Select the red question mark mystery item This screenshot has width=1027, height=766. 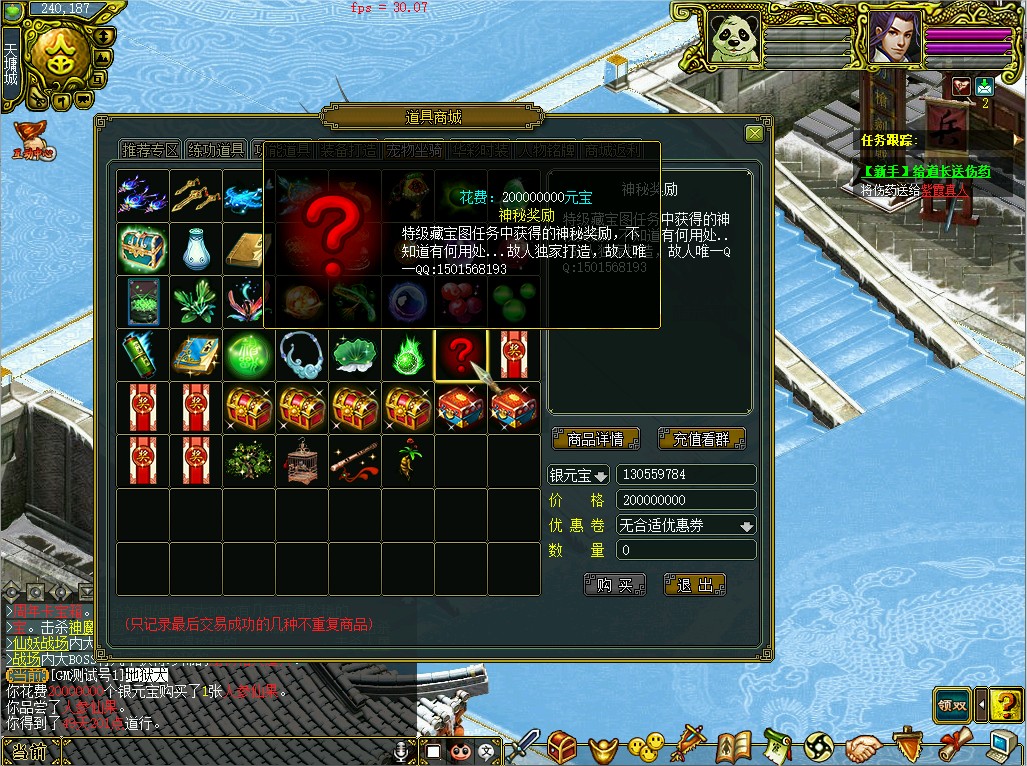pyautogui.click(x=461, y=355)
